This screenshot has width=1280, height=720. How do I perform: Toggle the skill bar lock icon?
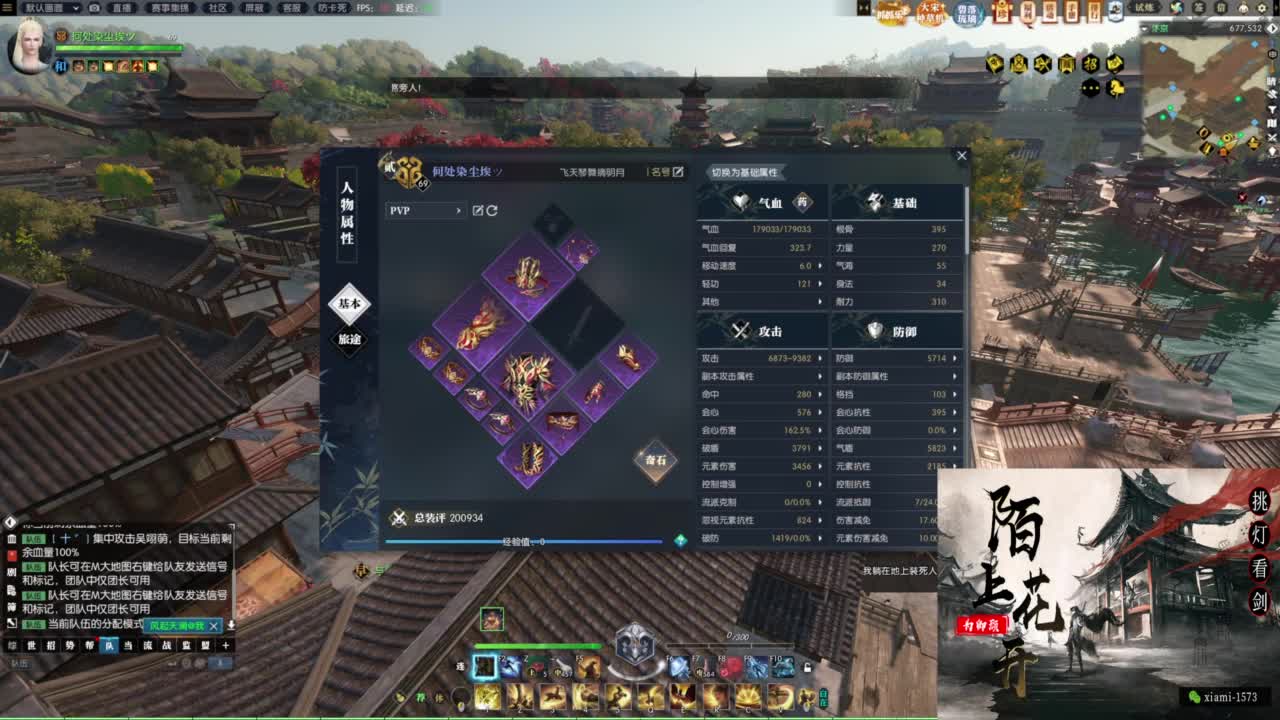point(808,668)
